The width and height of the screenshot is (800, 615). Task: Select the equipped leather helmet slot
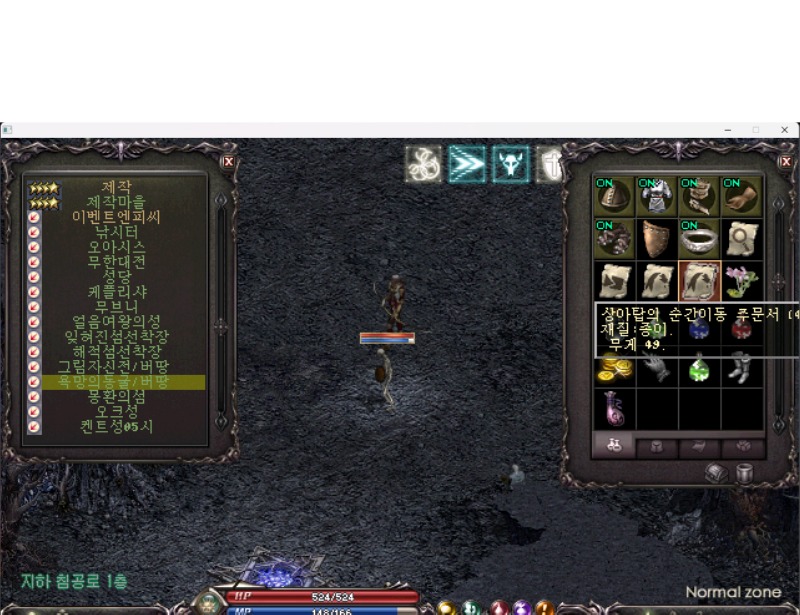(614, 197)
